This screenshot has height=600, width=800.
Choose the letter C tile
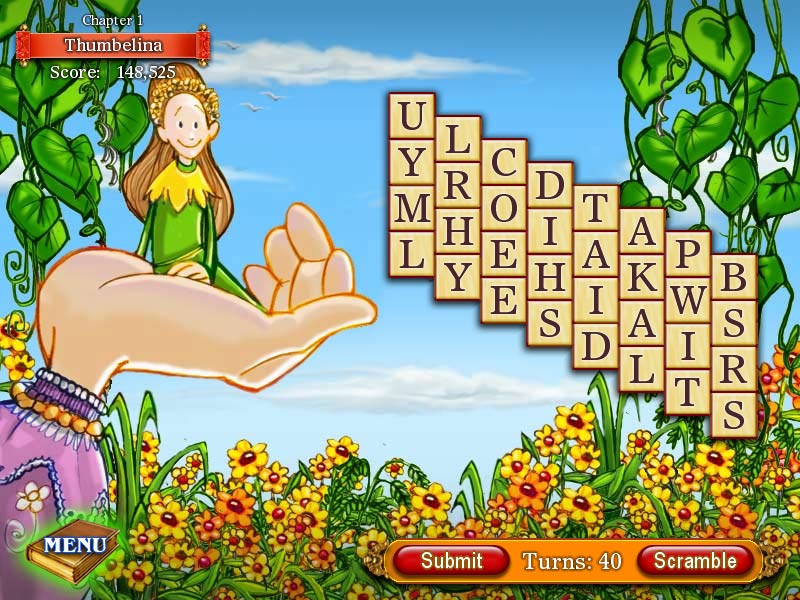[x=504, y=162]
